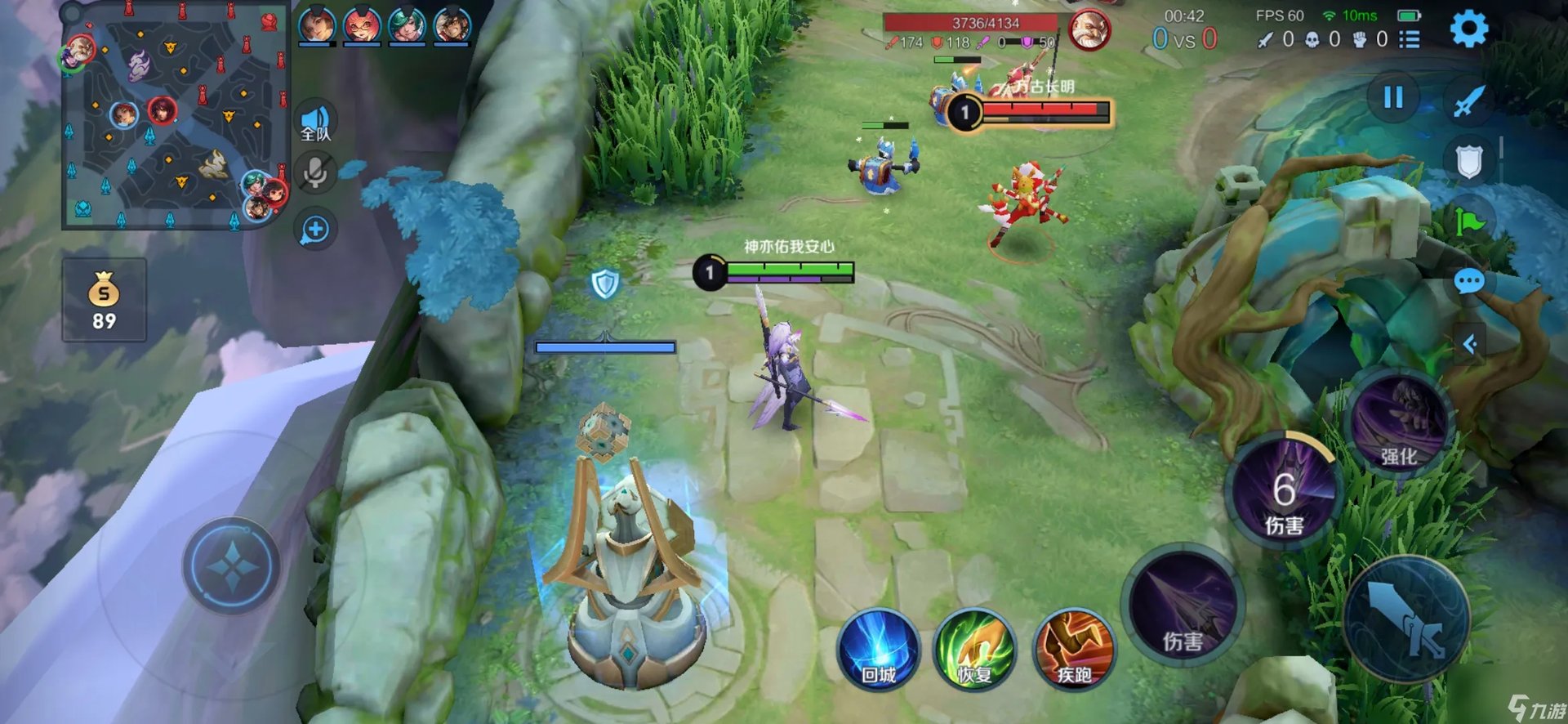Toggle the microphone voice chat
Screen dimensions: 1568x724
tap(315, 173)
